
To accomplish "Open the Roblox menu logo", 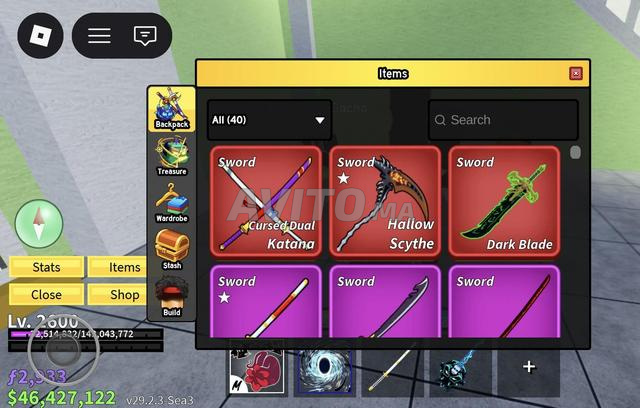I will pyautogui.click(x=40, y=36).
